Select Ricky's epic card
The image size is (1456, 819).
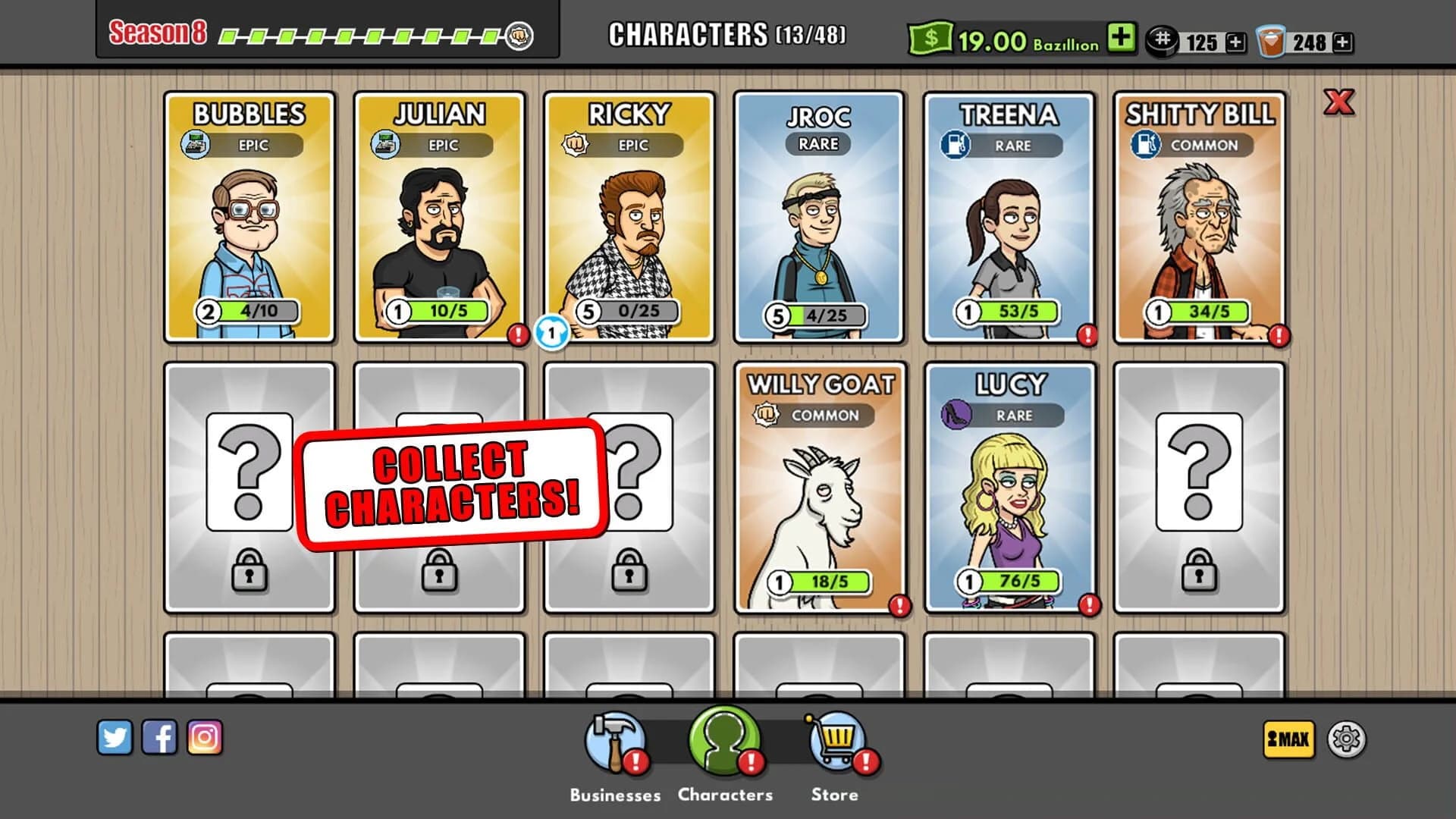click(x=630, y=216)
